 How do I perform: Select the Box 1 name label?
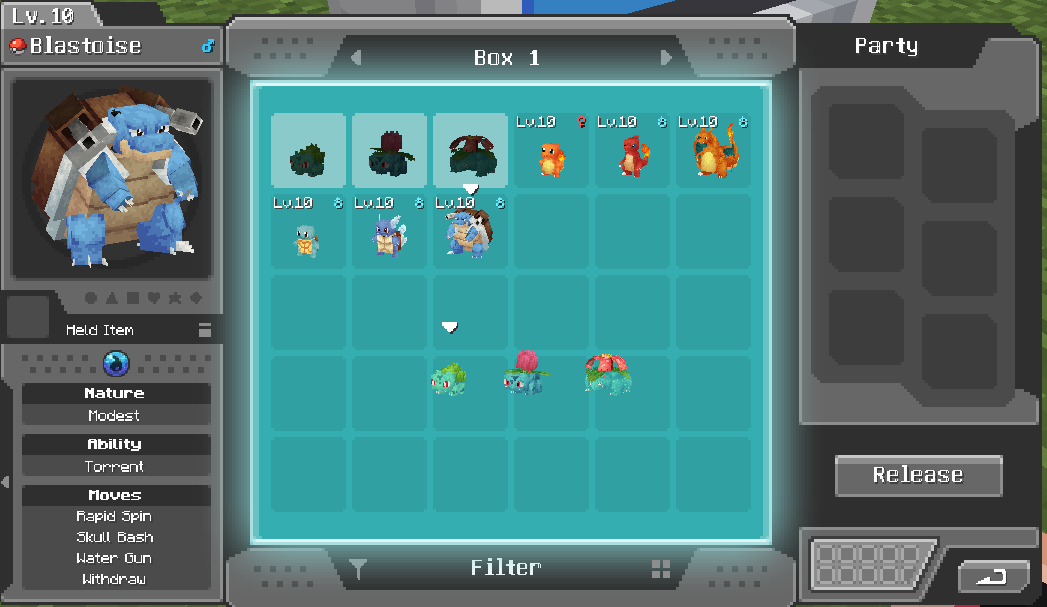coord(507,58)
